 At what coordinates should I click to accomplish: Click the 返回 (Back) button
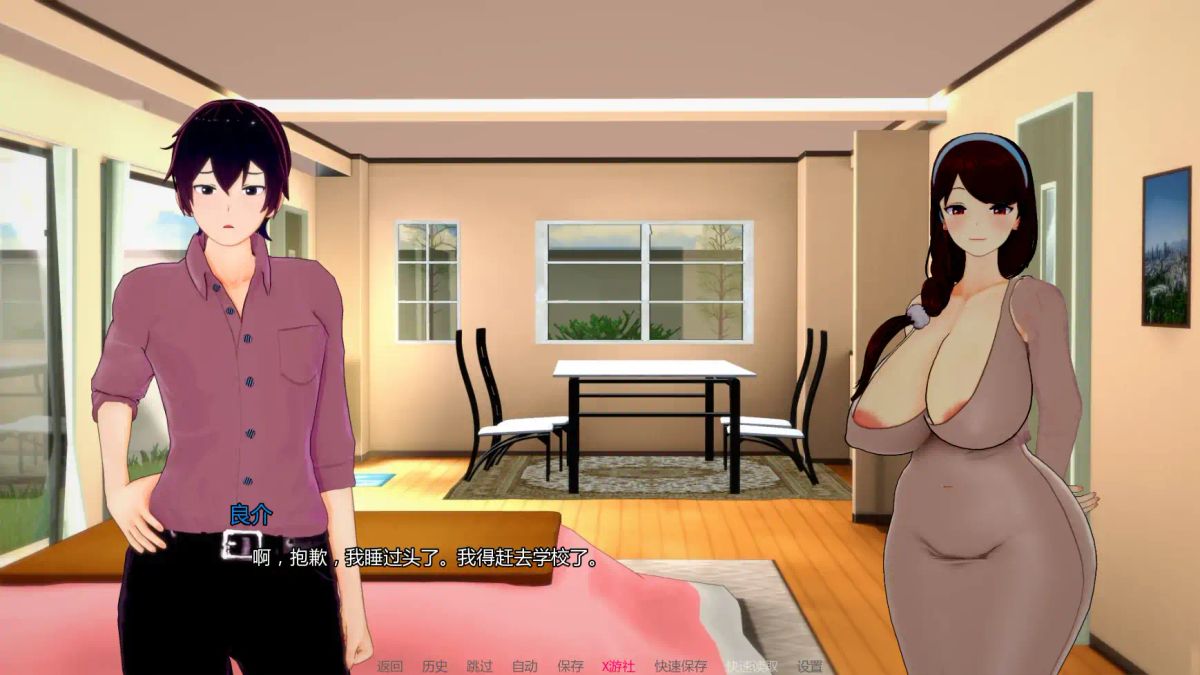coord(389,666)
